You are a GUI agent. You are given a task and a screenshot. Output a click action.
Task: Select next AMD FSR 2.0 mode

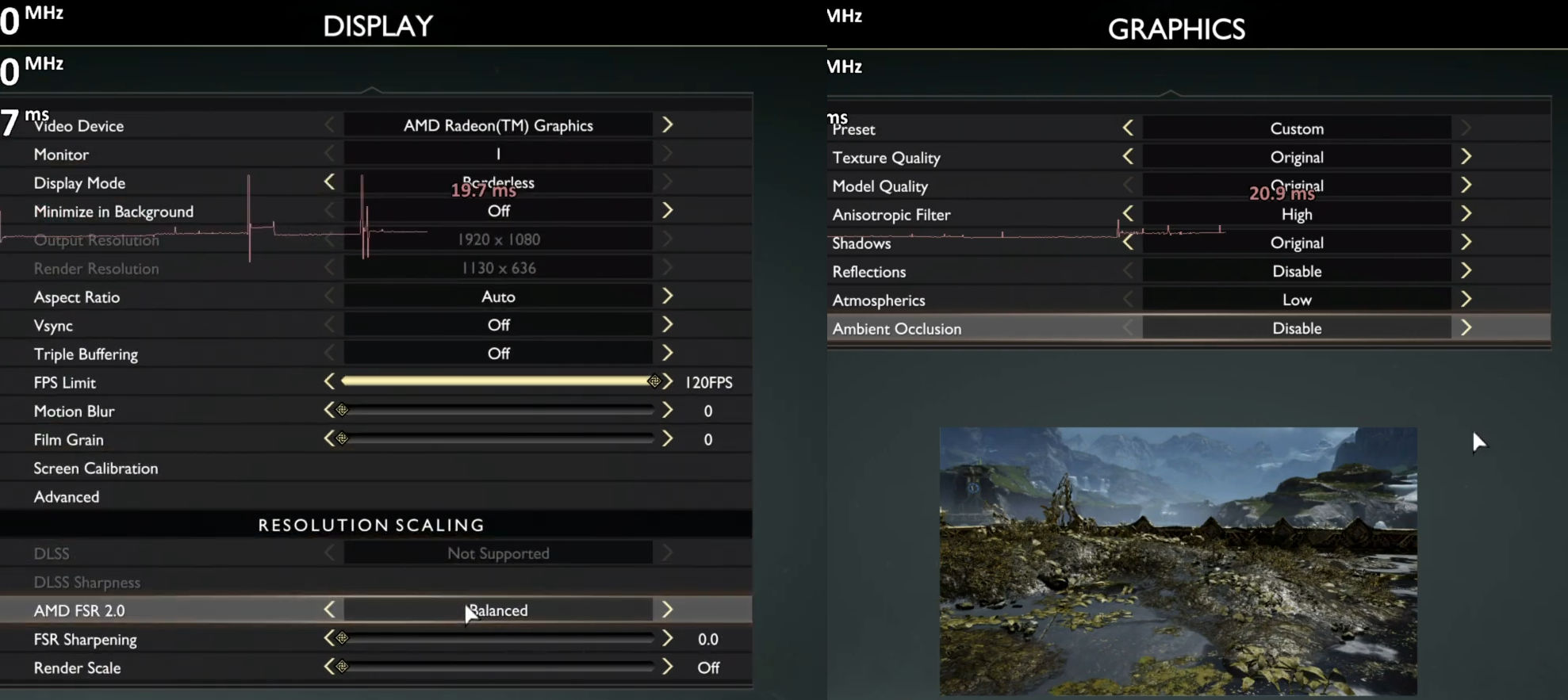click(x=668, y=610)
